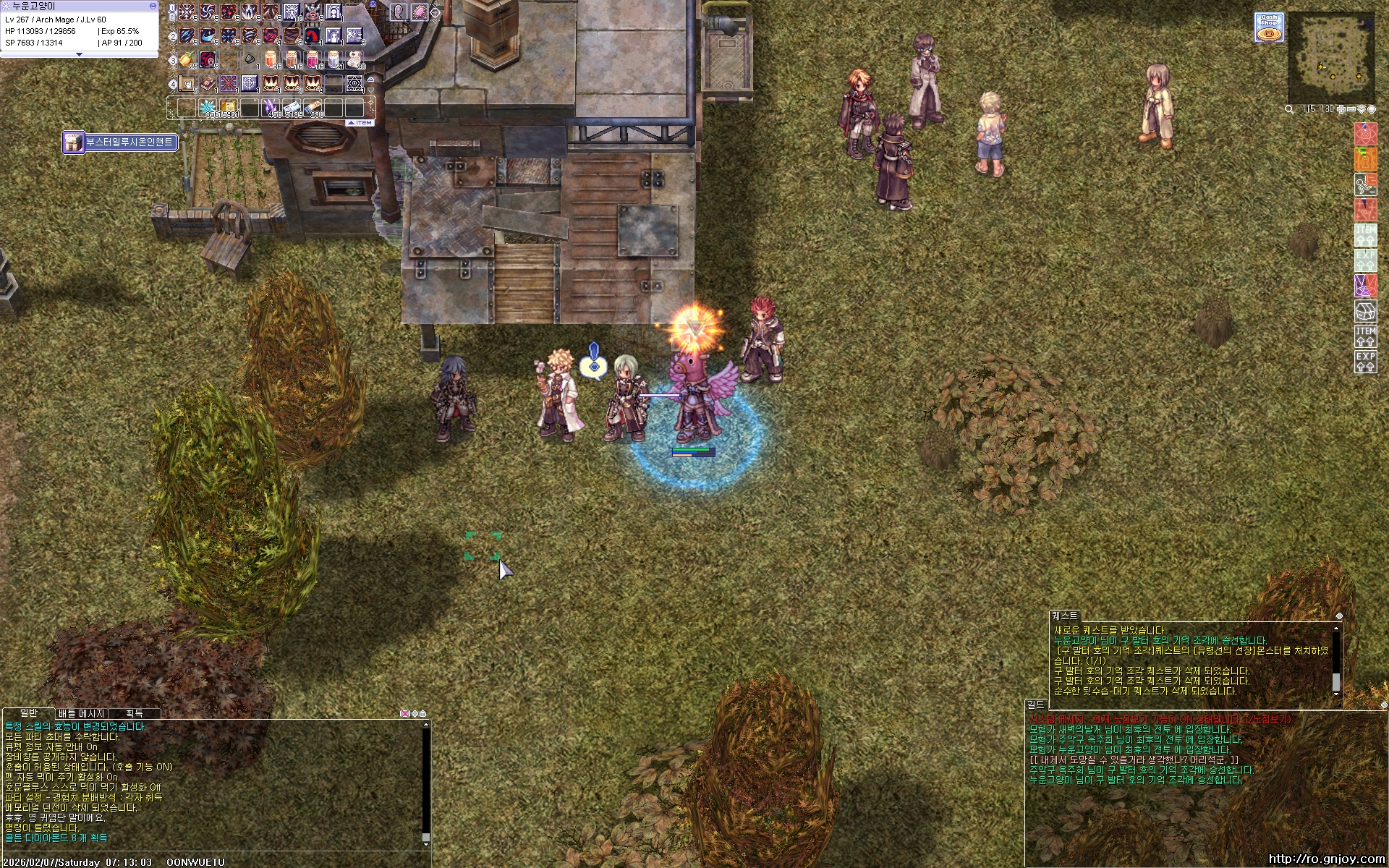Switch to the 일반 chat tab
The width and height of the screenshot is (1389, 868).
[28, 713]
